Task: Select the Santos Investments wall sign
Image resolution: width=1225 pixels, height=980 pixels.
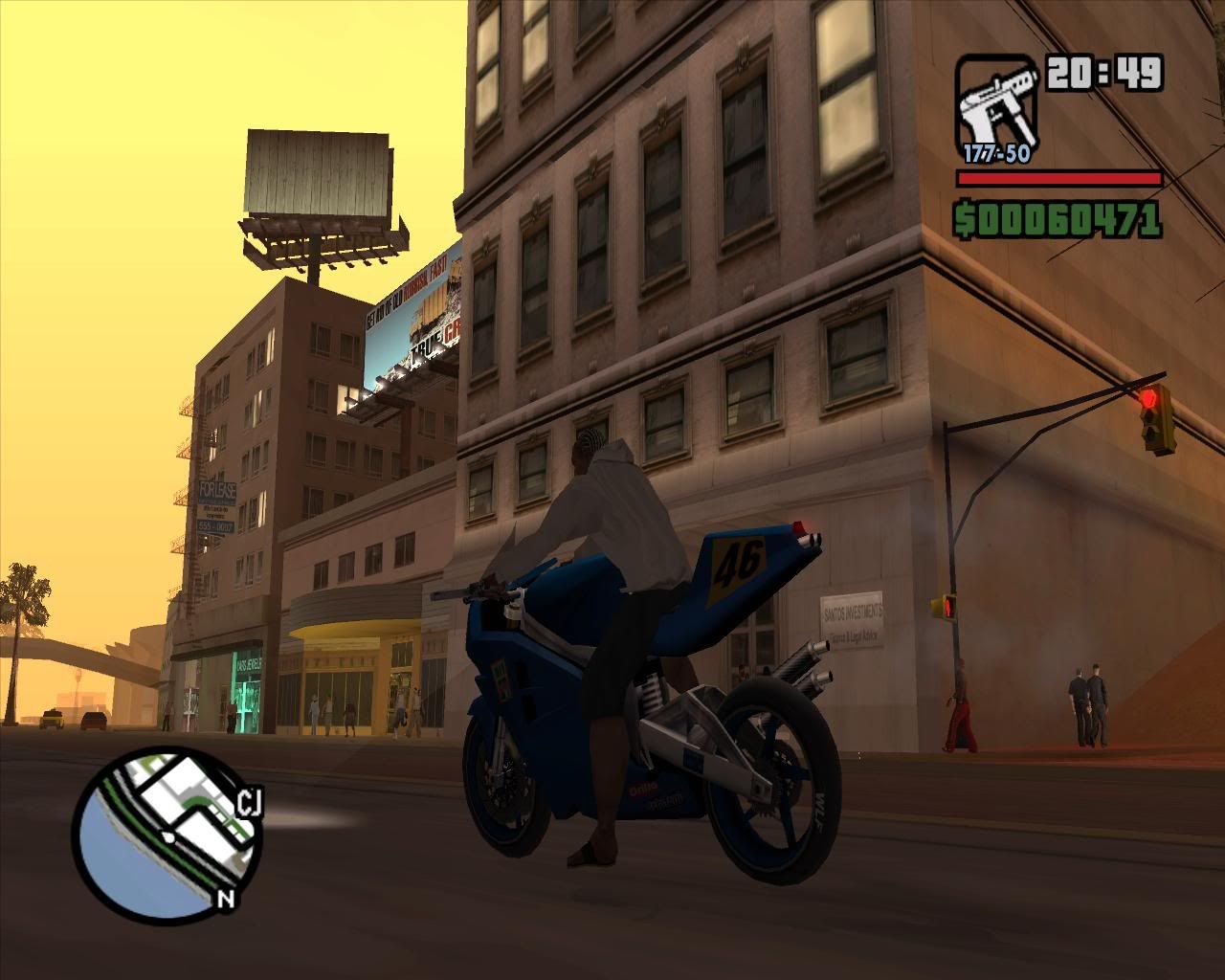Action: [850, 617]
